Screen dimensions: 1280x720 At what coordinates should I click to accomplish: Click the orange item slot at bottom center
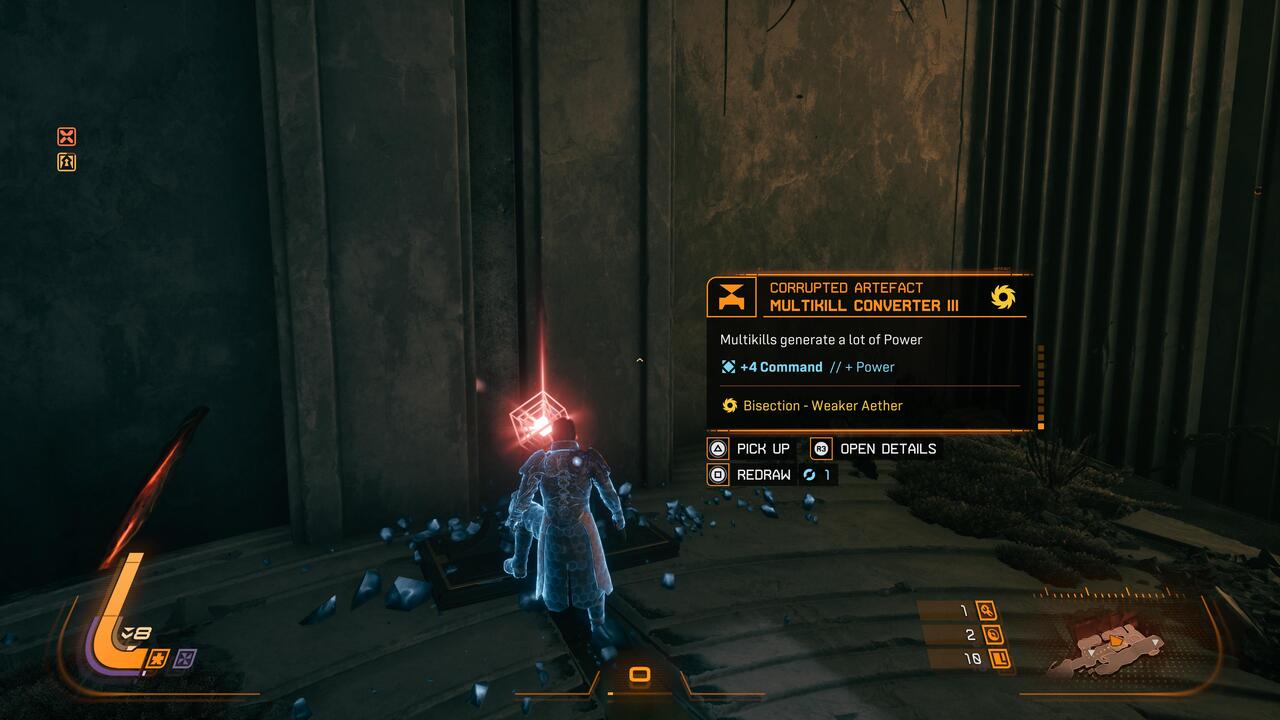pos(640,676)
